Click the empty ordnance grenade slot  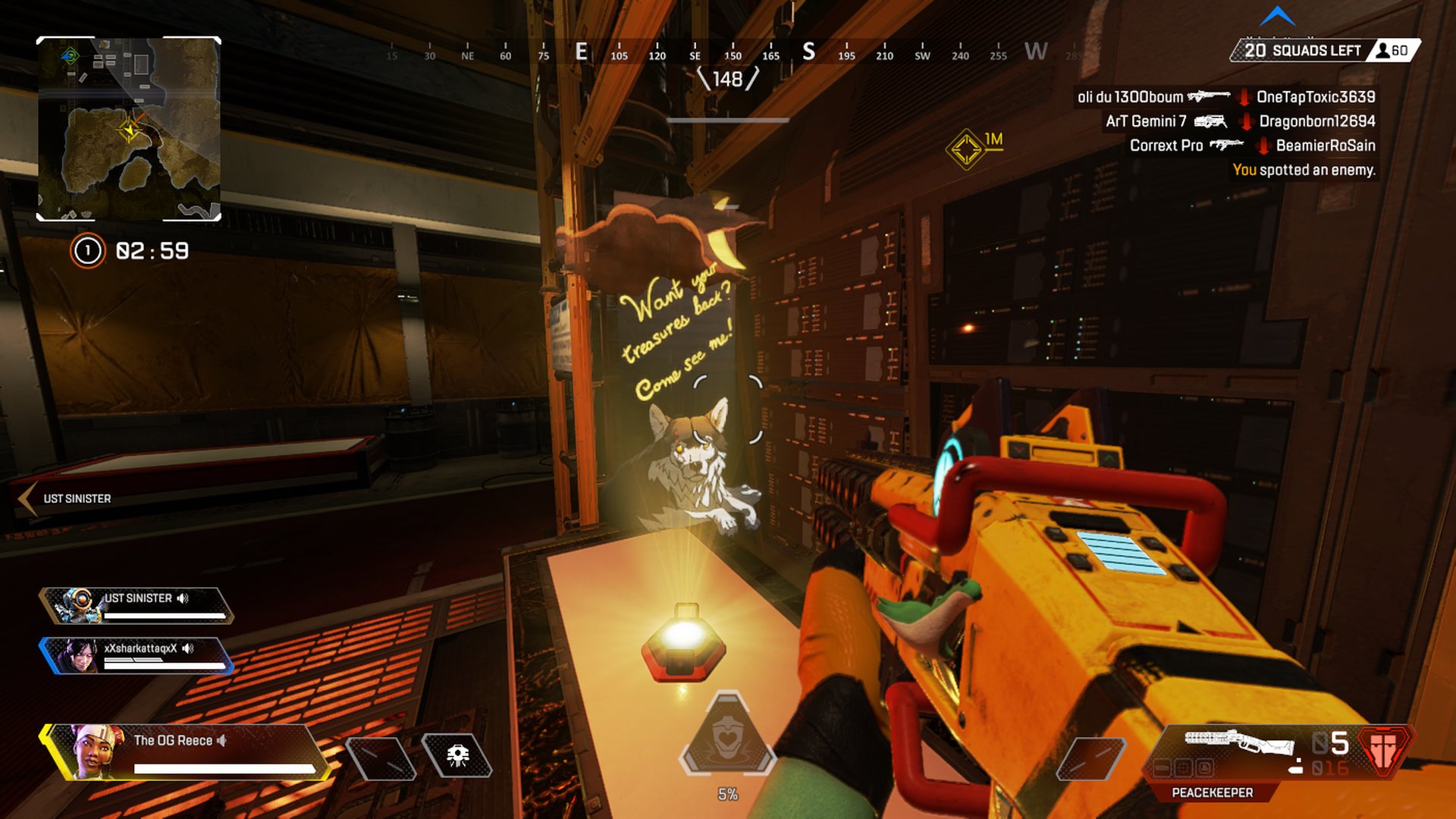tap(1091, 758)
